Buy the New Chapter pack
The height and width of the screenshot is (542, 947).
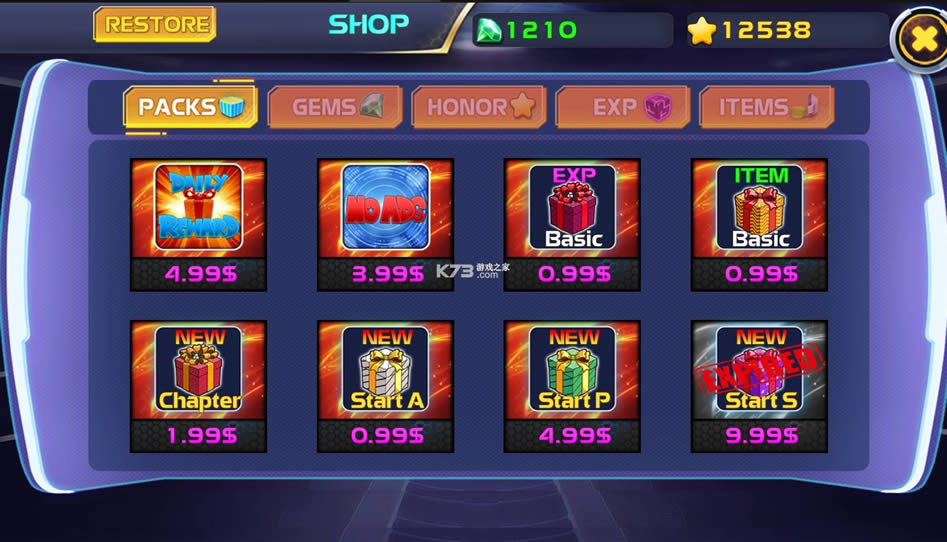point(198,386)
